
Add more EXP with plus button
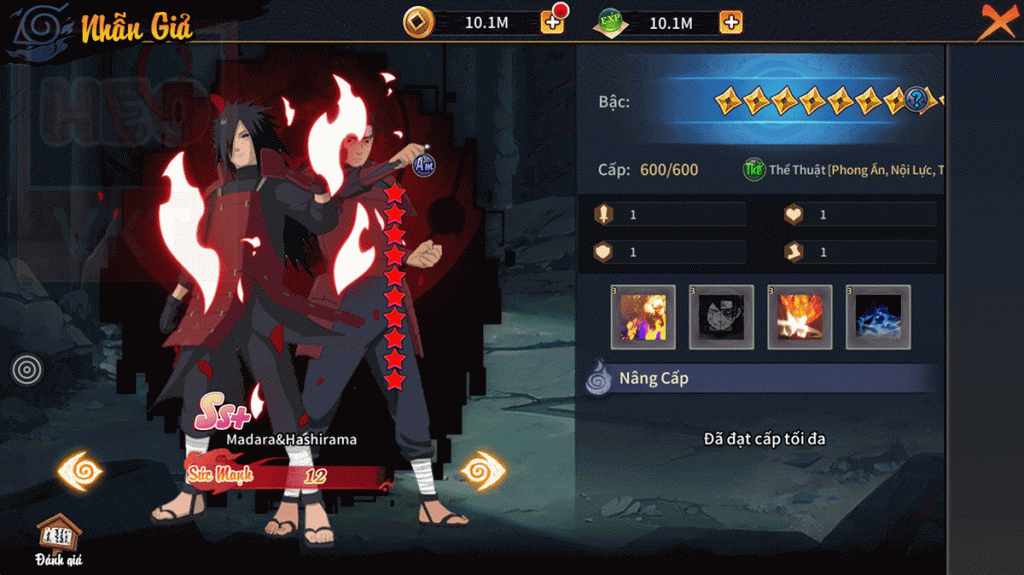point(731,22)
